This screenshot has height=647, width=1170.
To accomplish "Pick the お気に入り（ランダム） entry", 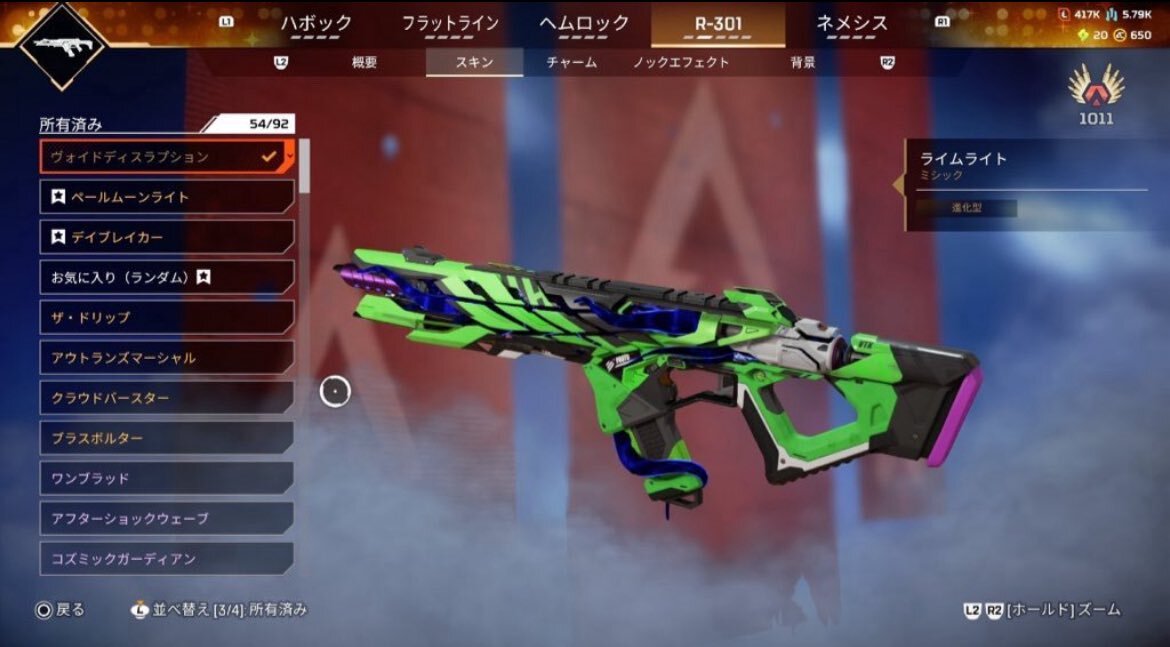I will pyautogui.click(x=166, y=277).
